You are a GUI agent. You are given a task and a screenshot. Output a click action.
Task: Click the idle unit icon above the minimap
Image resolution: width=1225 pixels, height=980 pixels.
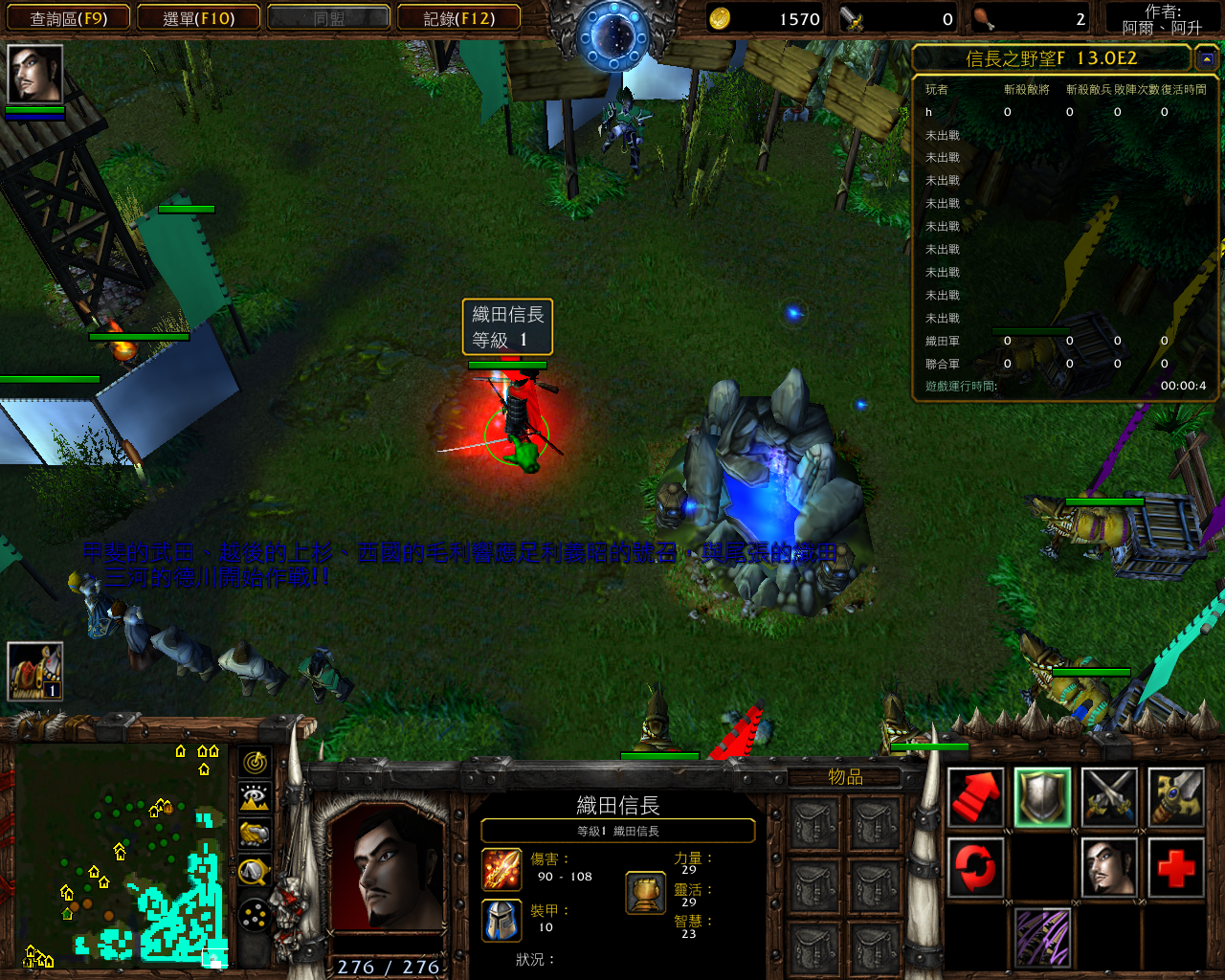coord(35,671)
